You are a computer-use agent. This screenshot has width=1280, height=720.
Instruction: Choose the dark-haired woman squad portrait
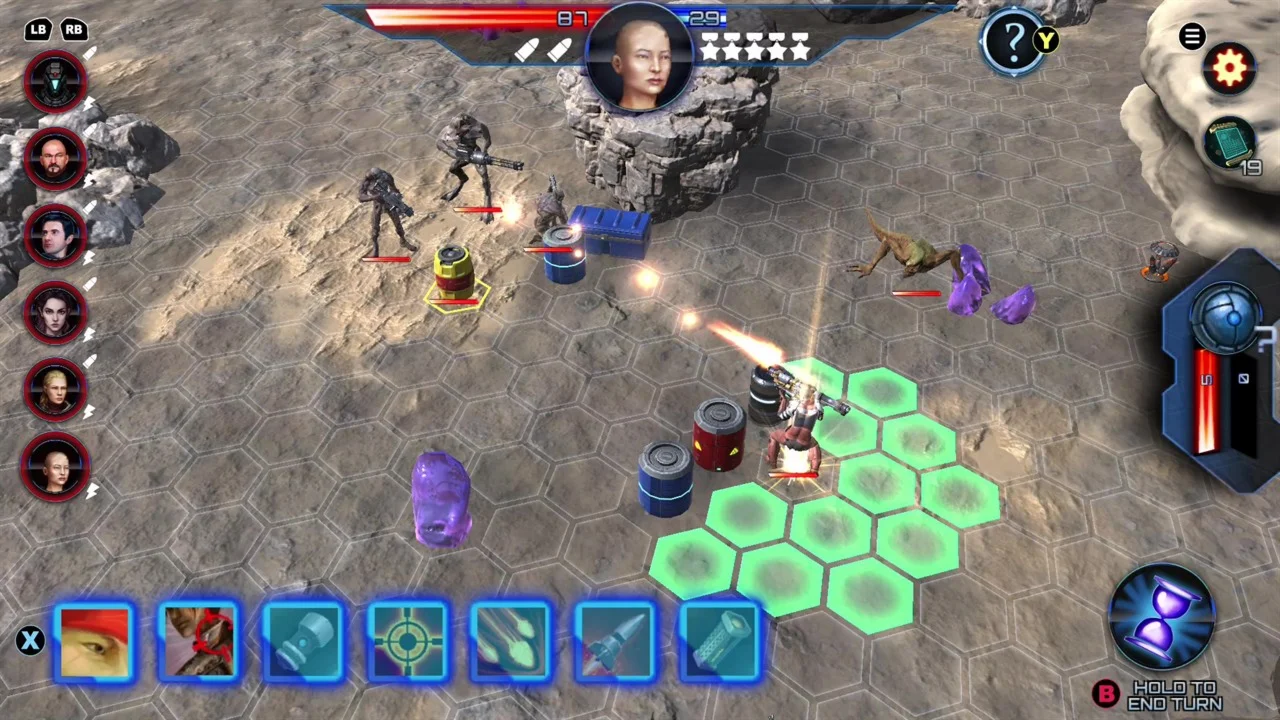point(56,312)
